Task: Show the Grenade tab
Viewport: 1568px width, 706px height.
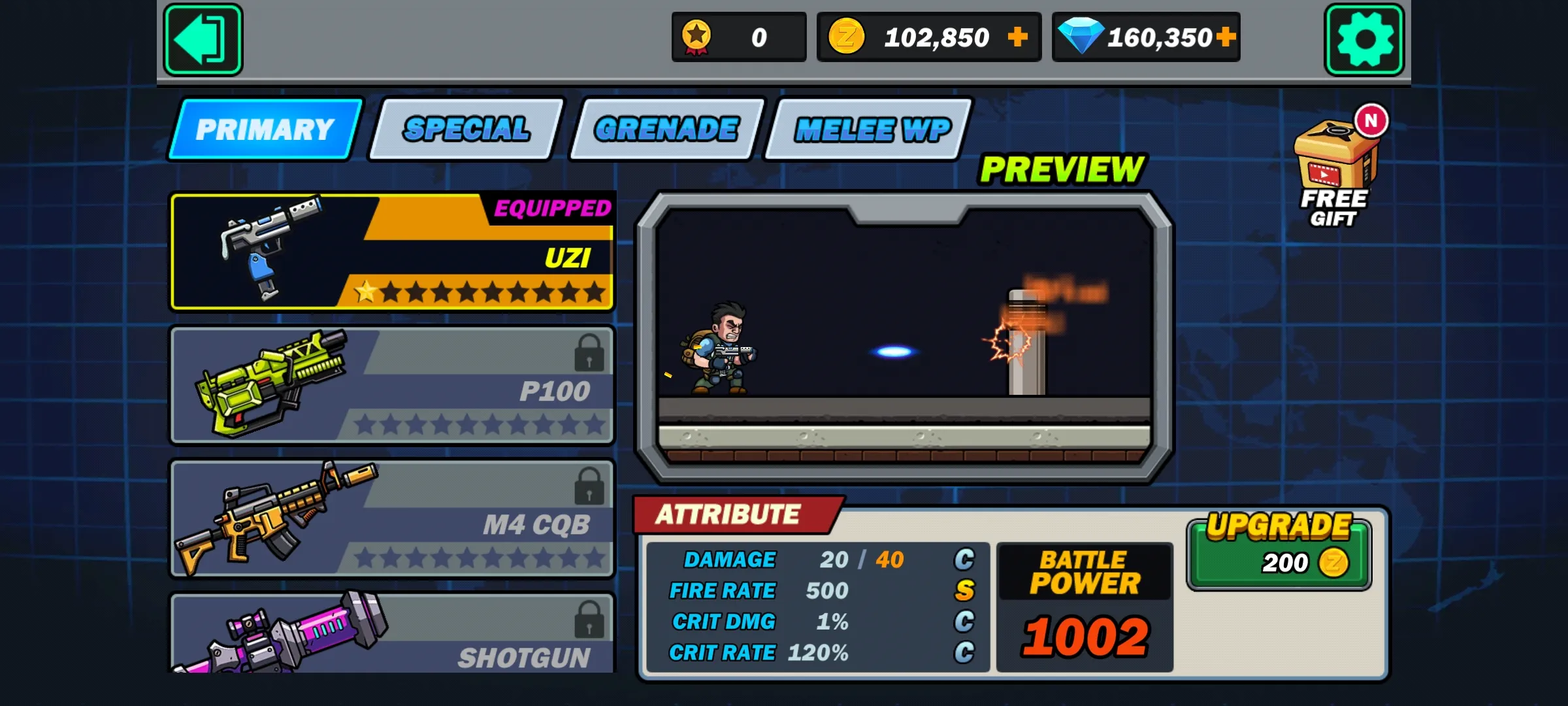Action: [x=666, y=129]
